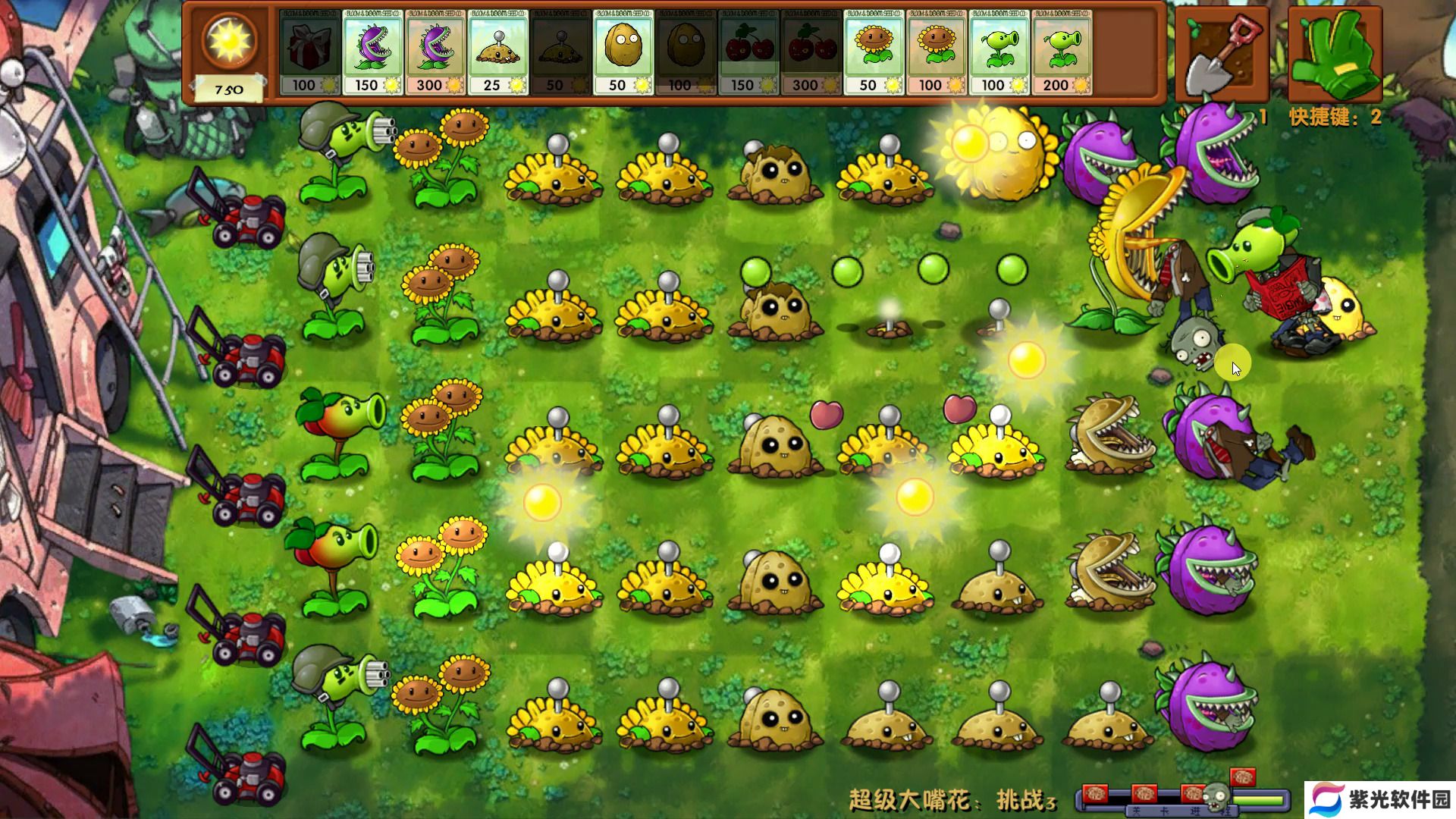Pick the 150-sun Cherry Bomb packet
The width and height of the screenshot is (1456, 819).
pyautogui.click(x=748, y=52)
